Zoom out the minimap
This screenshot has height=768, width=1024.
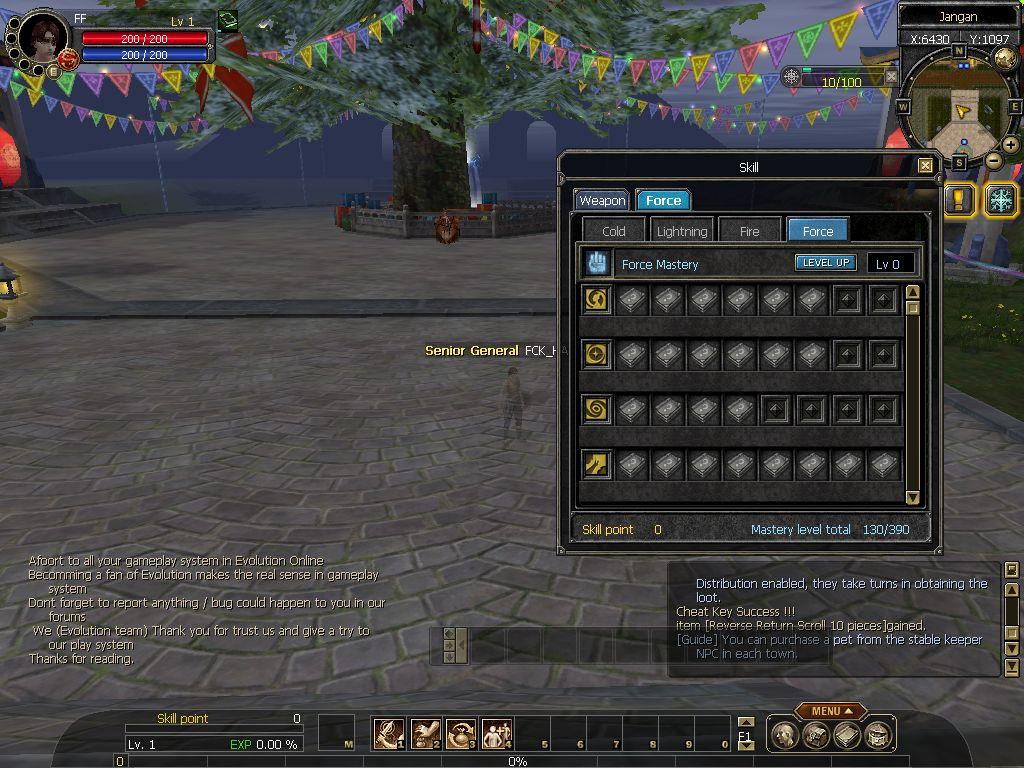click(993, 160)
